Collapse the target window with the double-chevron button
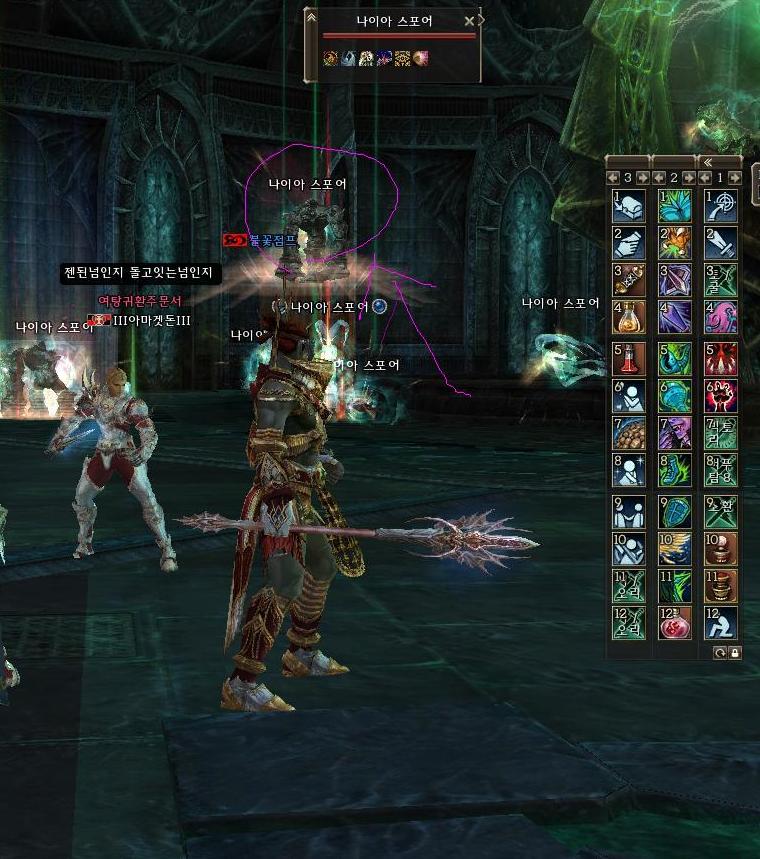Screen dimensions: 760x859 point(311,19)
